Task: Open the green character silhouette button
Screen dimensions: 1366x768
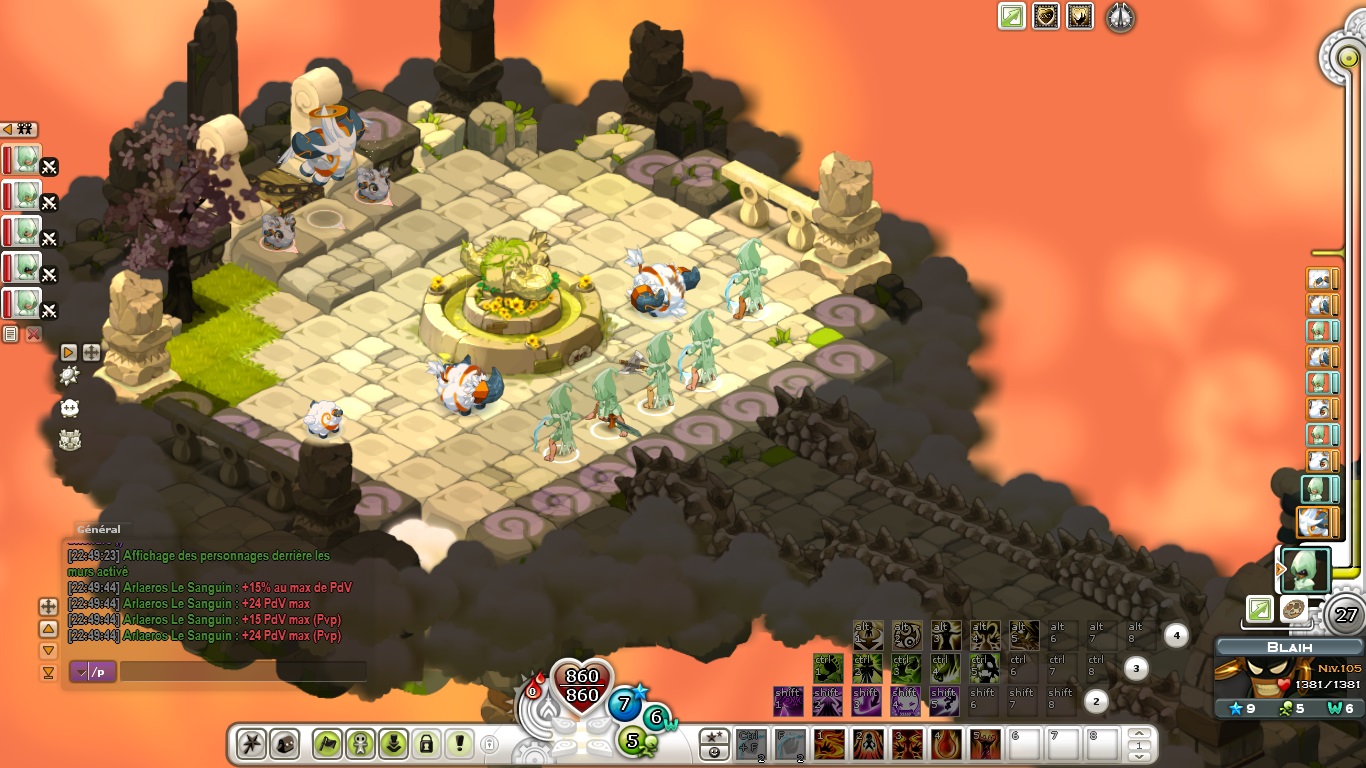Action: pyautogui.click(x=360, y=744)
